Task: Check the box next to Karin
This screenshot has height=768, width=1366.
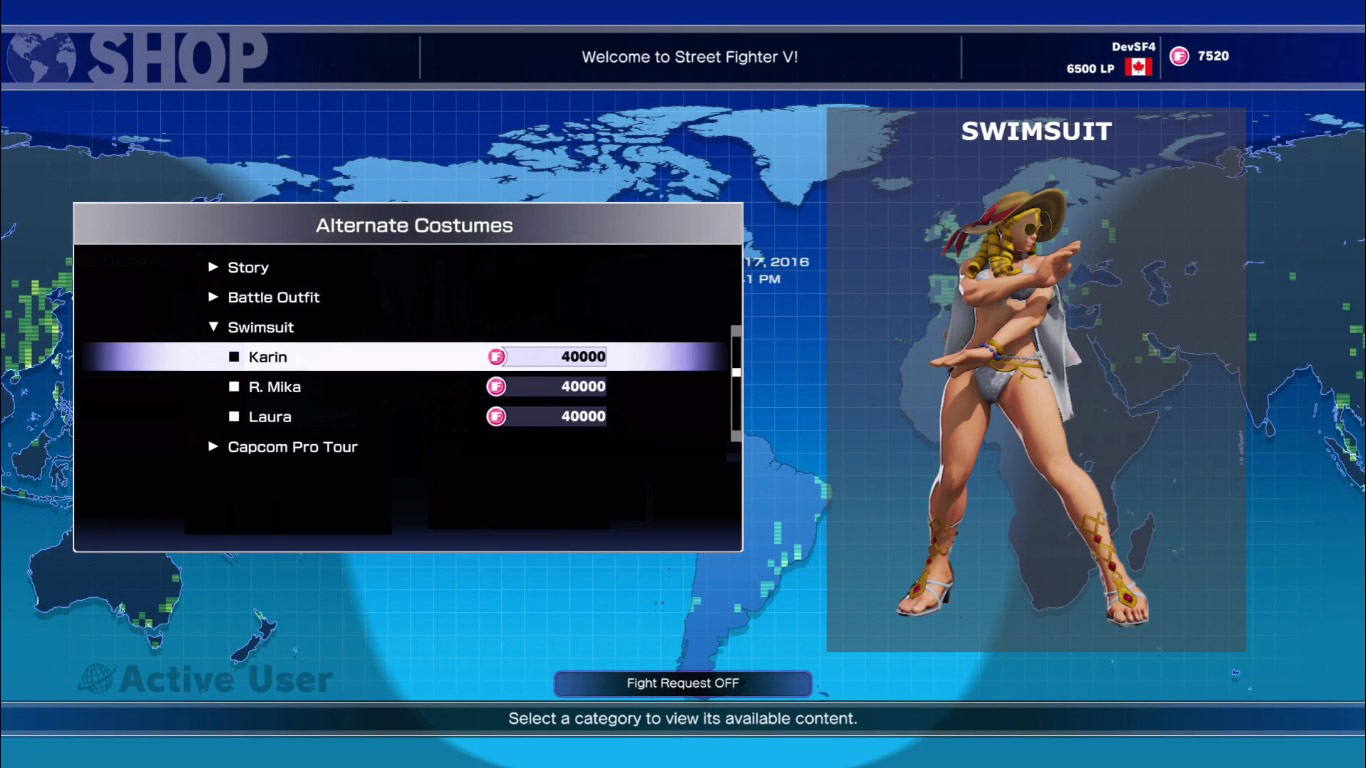Action: tap(234, 356)
